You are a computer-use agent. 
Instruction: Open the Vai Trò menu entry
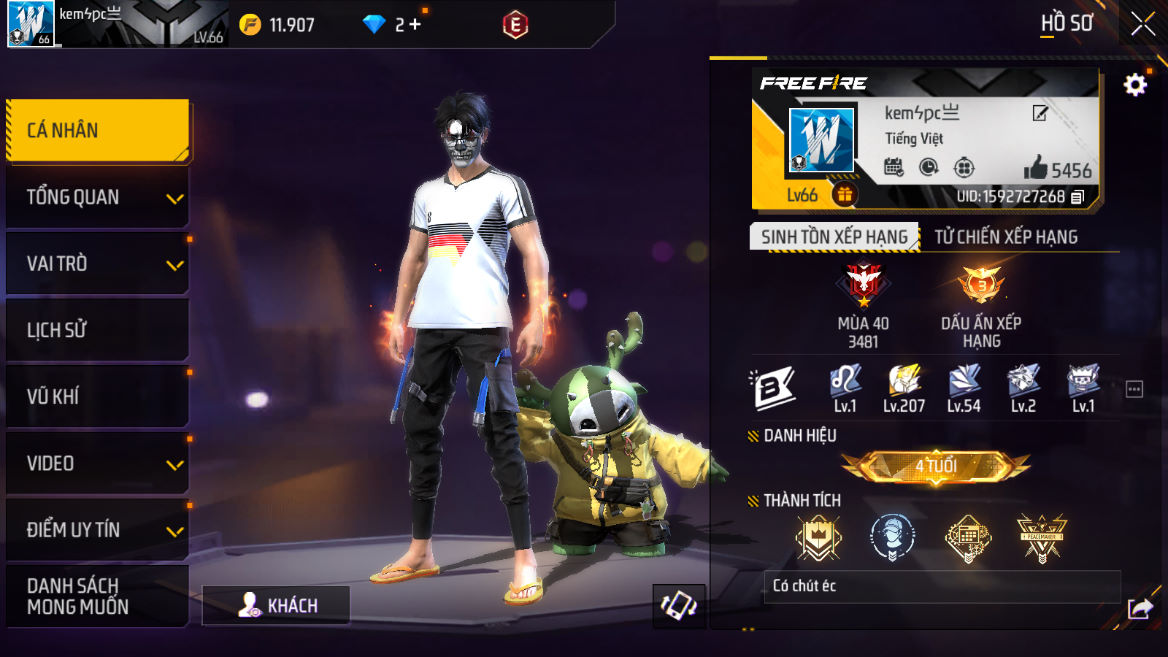[97, 264]
